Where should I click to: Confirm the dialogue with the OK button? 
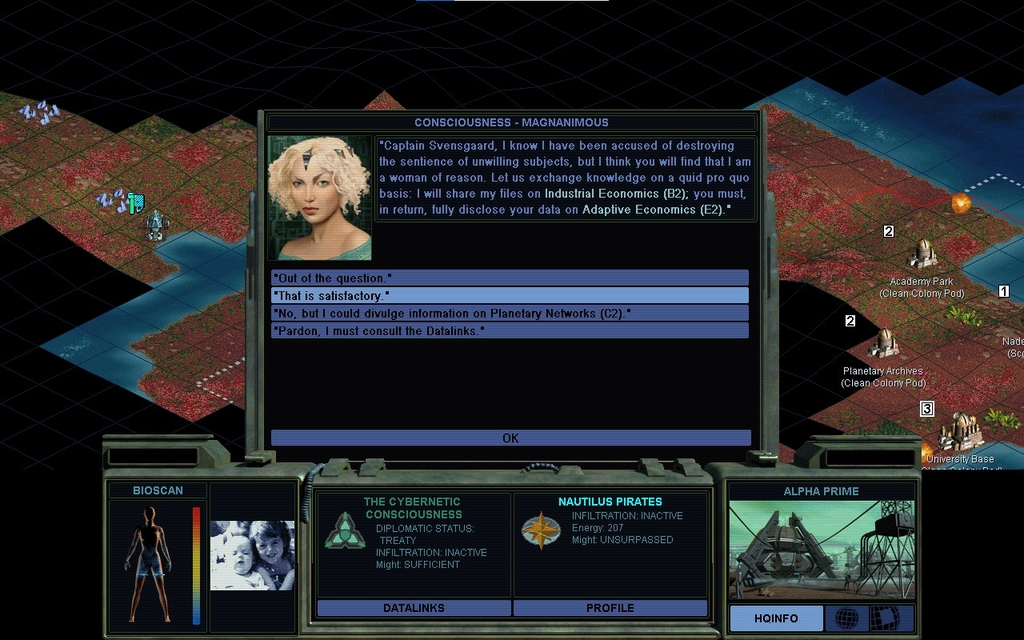(510, 438)
